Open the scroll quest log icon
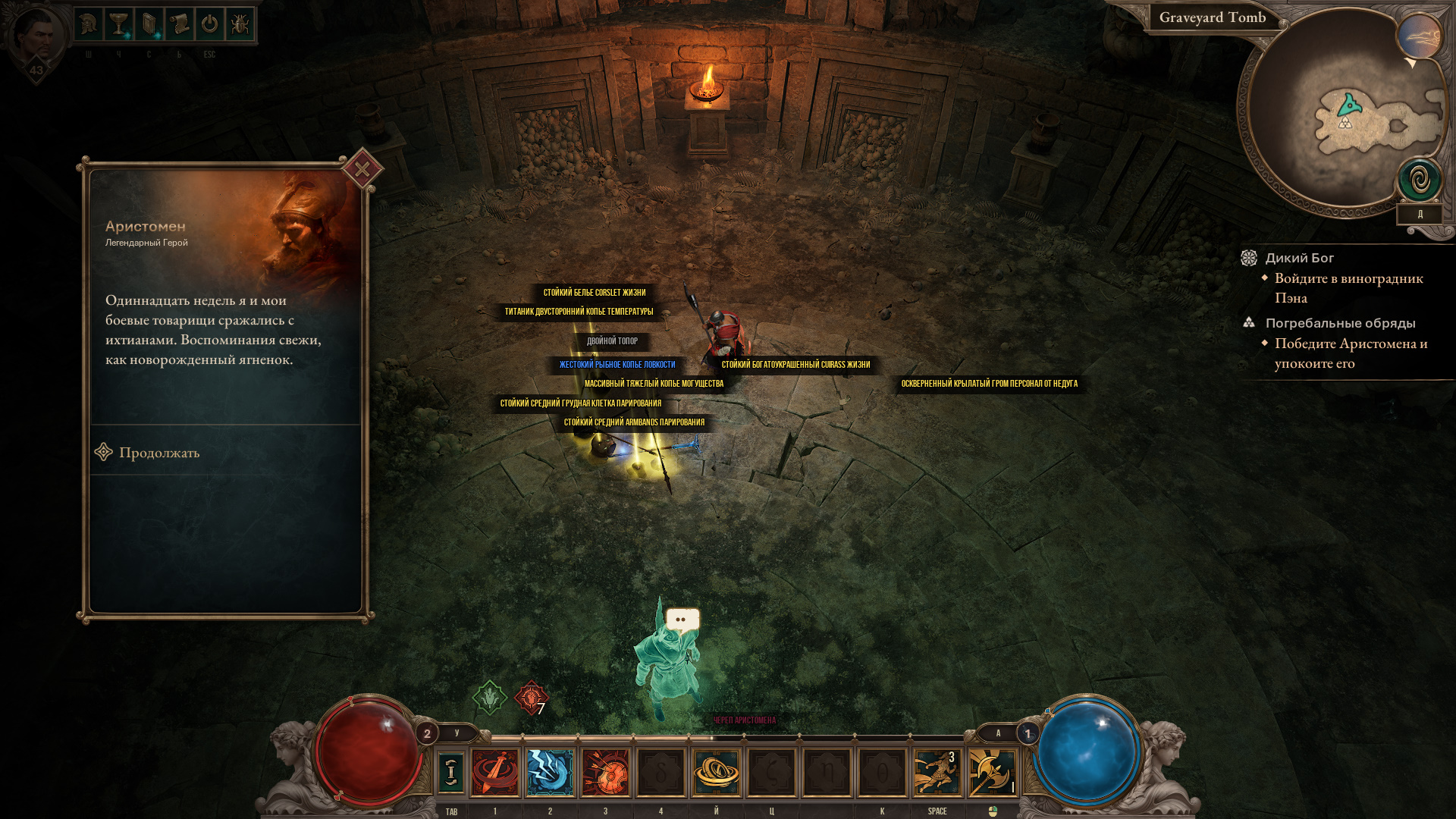This screenshot has height=819, width=1456. click(180, 25)
